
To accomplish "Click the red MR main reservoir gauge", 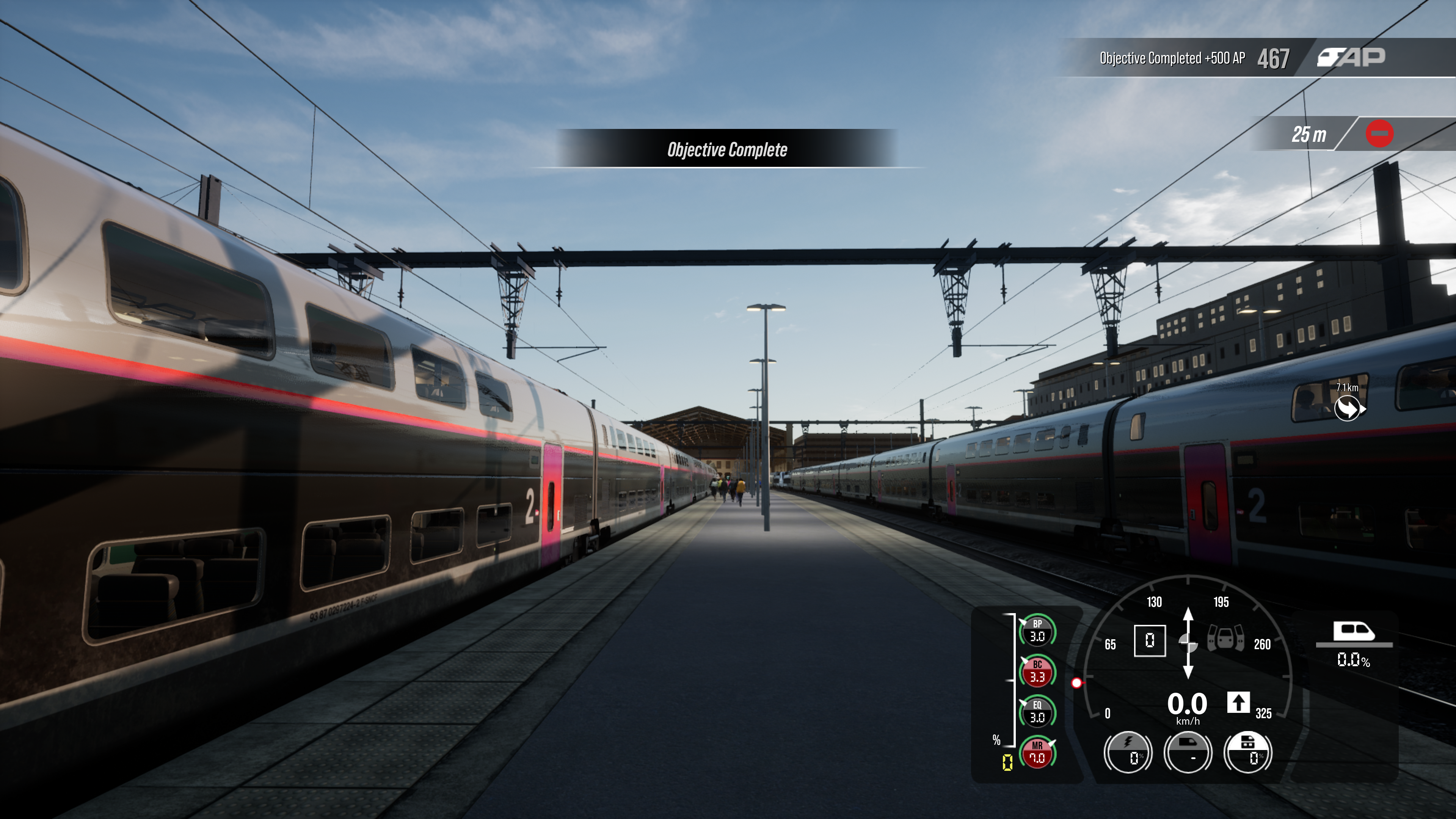I will [x=1037, y=753].
